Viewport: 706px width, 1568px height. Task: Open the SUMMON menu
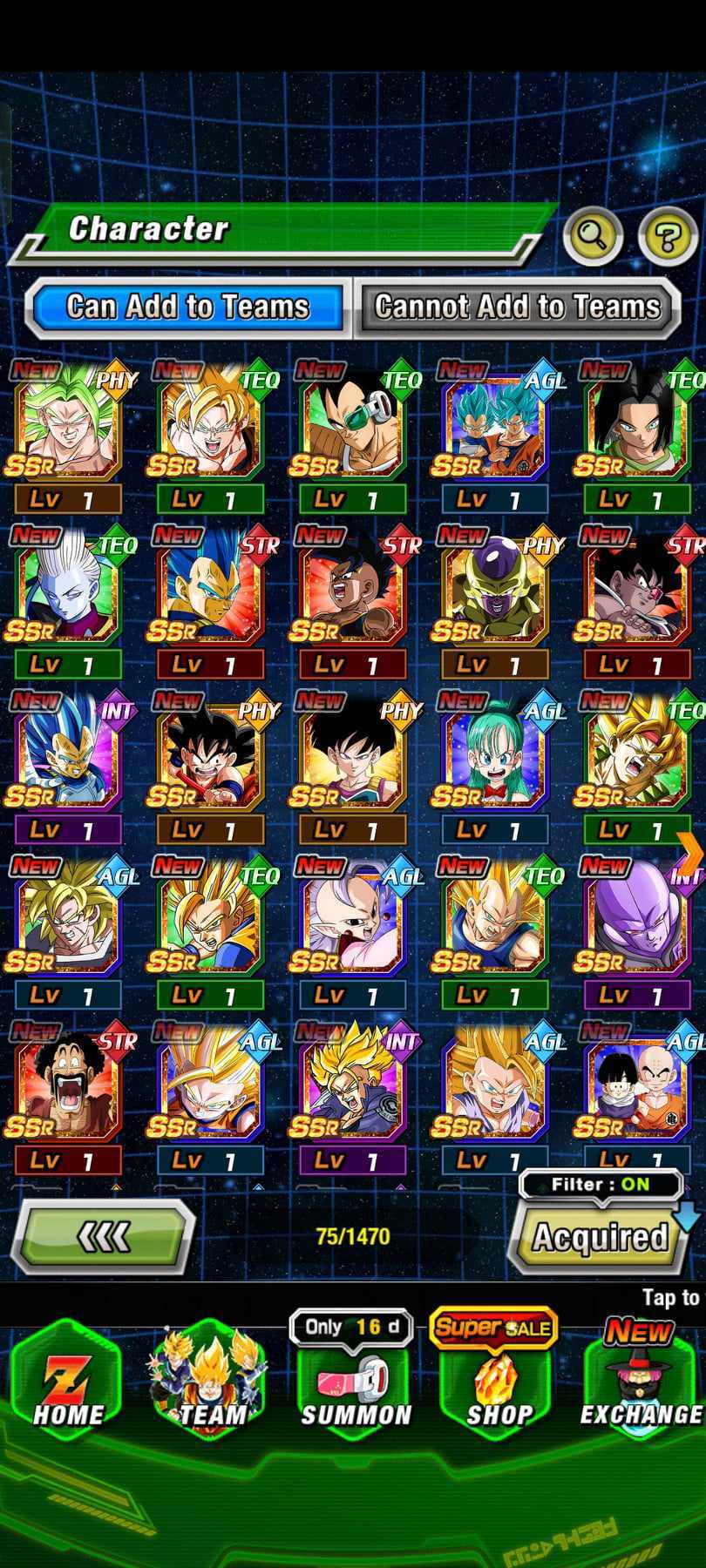tap(354, 1385)
